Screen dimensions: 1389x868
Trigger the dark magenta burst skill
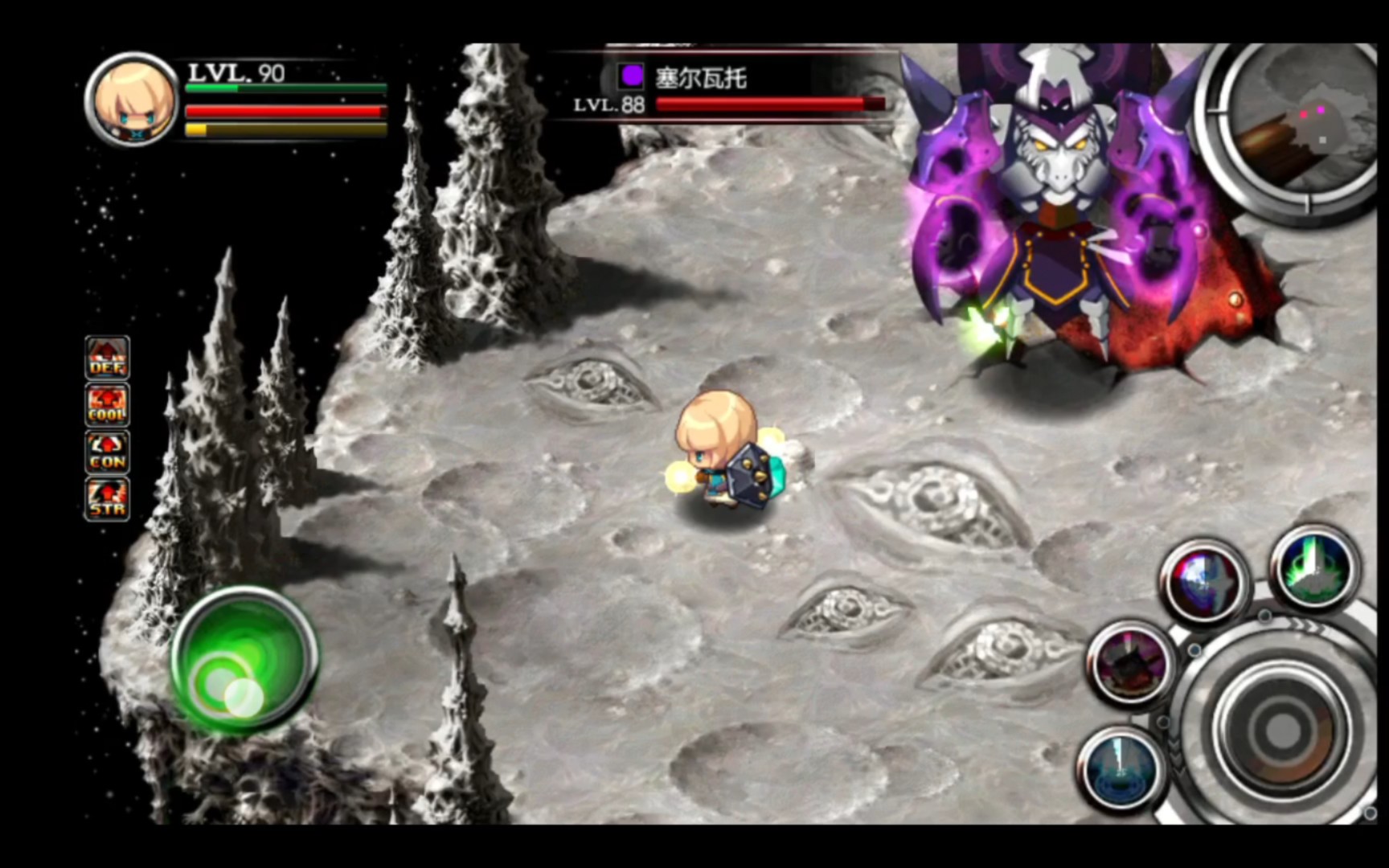point(1132,662)
